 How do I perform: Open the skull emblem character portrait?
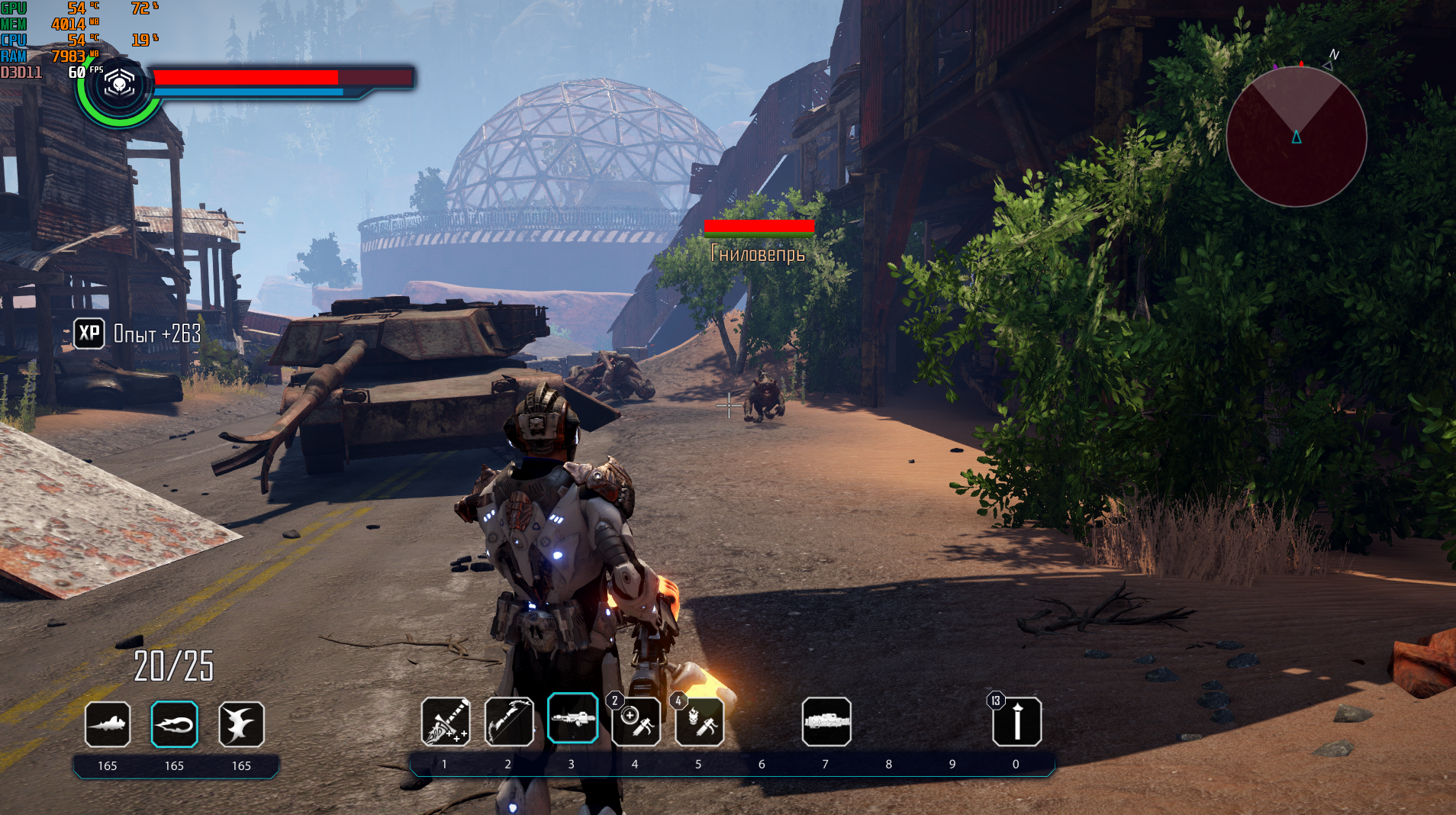[x=119, y=85]
